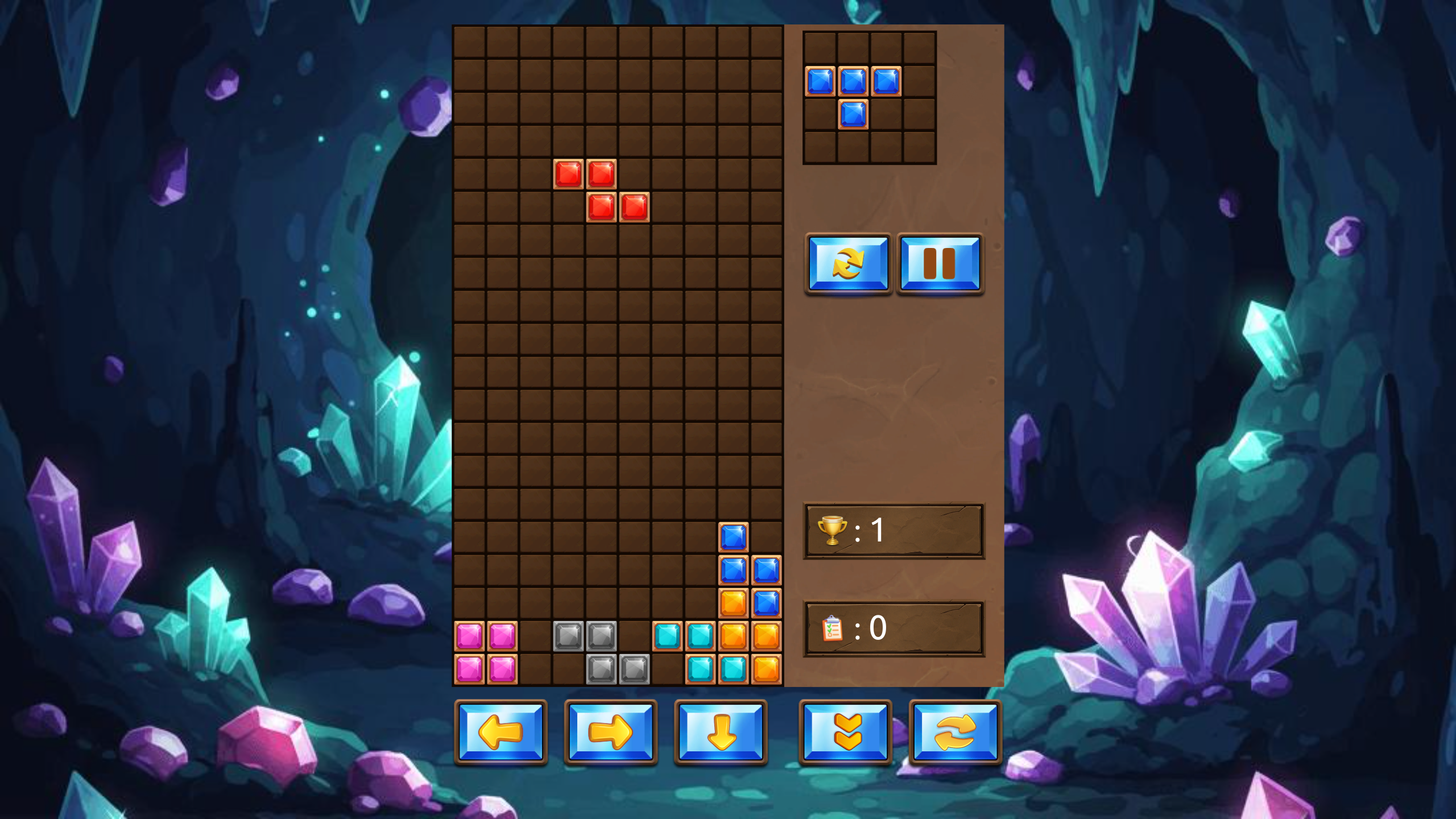The width and height of the screenshot is (1456, 819).
Task: Click the restart game icon in side panel
Action: (x=849, y=264)
